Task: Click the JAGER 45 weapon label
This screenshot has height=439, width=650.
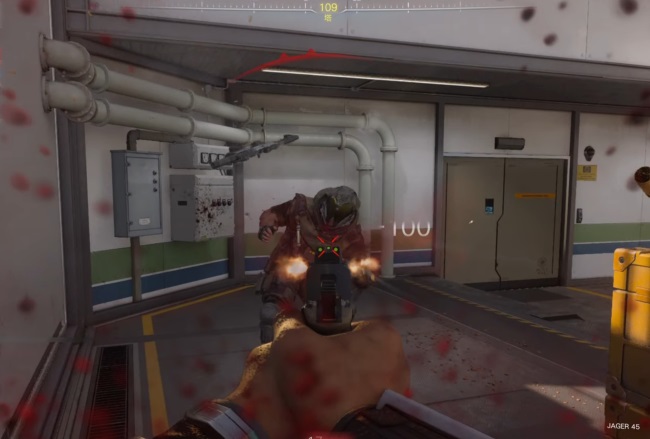Action: 621,425
